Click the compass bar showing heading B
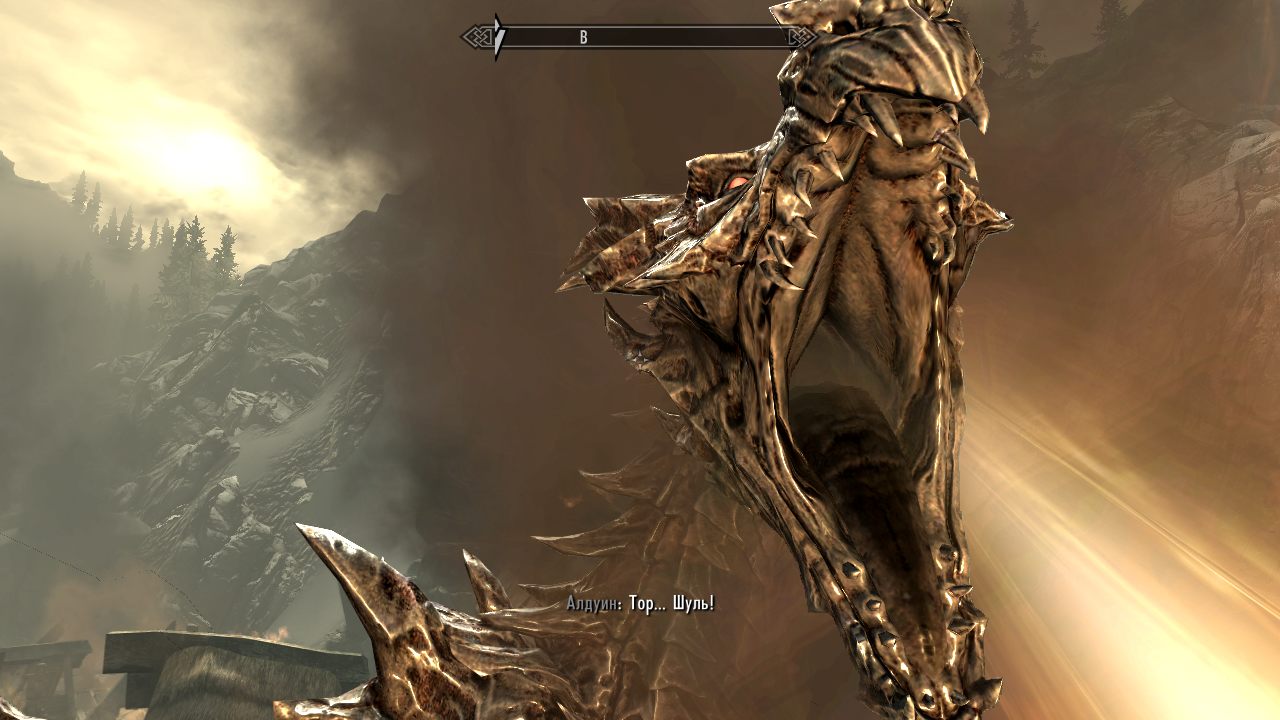The image size is (1280, 720). 640,38
